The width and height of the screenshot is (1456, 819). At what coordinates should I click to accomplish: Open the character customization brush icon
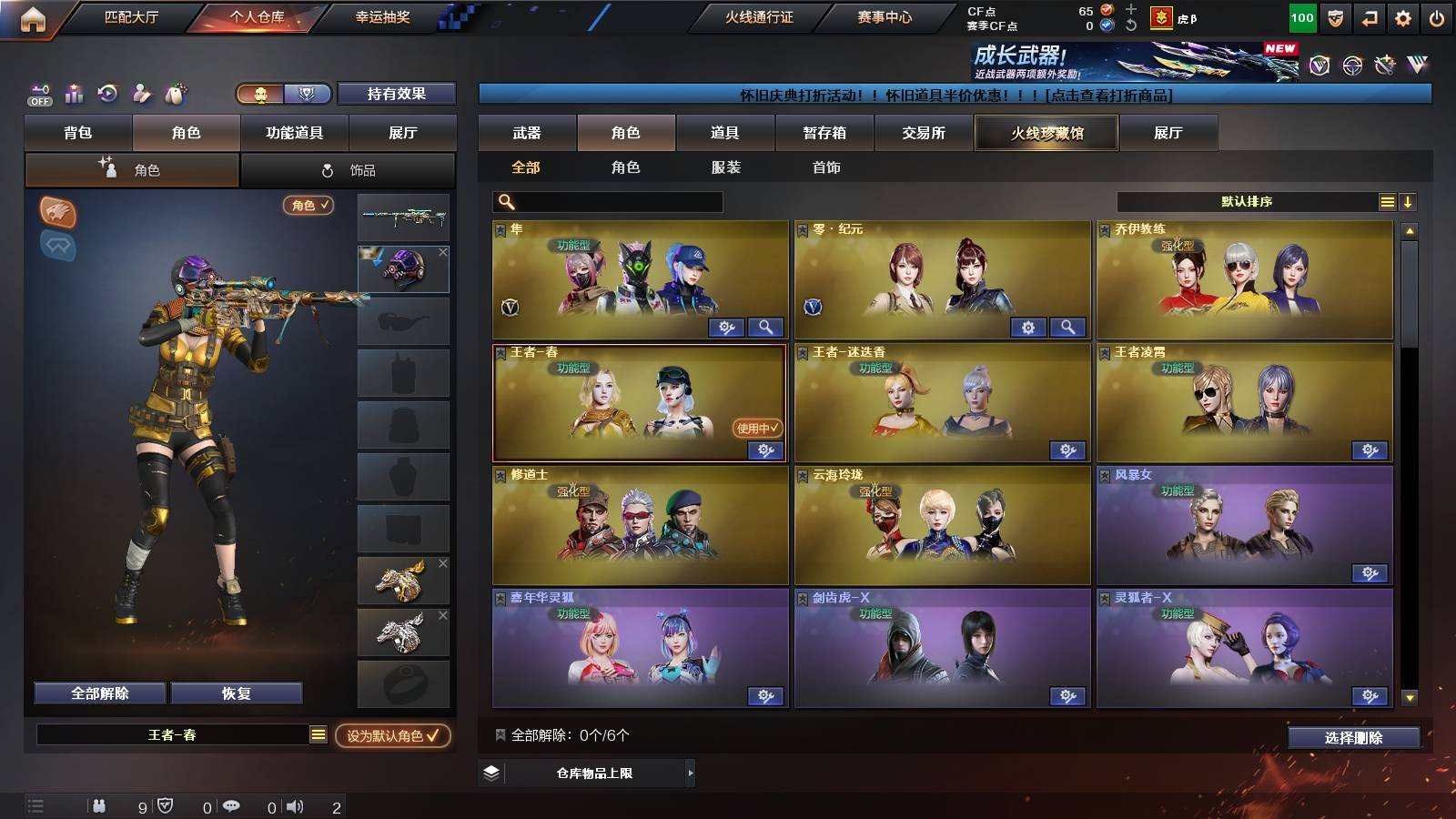point(140,94)
